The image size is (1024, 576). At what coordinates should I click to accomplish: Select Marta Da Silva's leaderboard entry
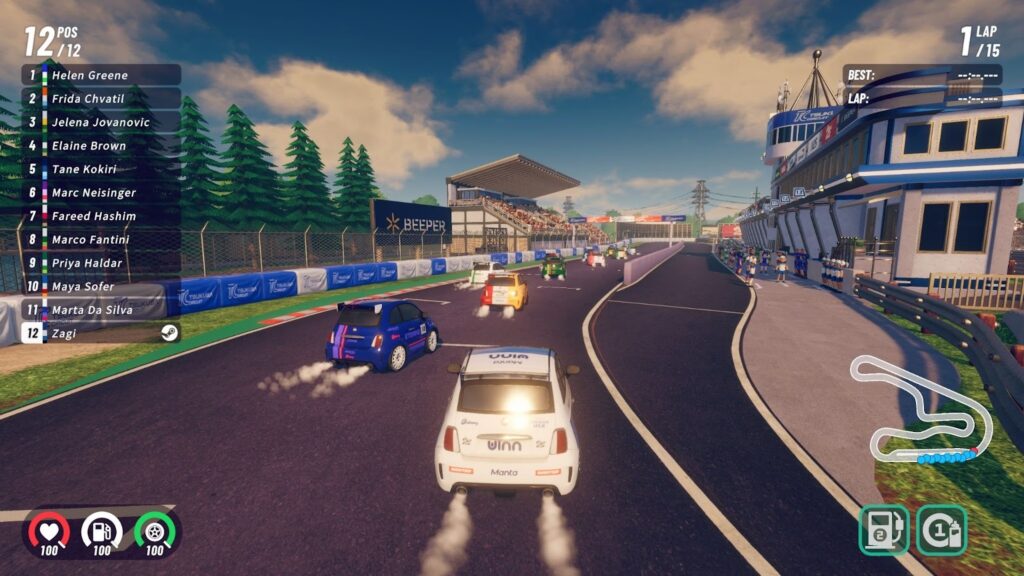click(101, 310)
